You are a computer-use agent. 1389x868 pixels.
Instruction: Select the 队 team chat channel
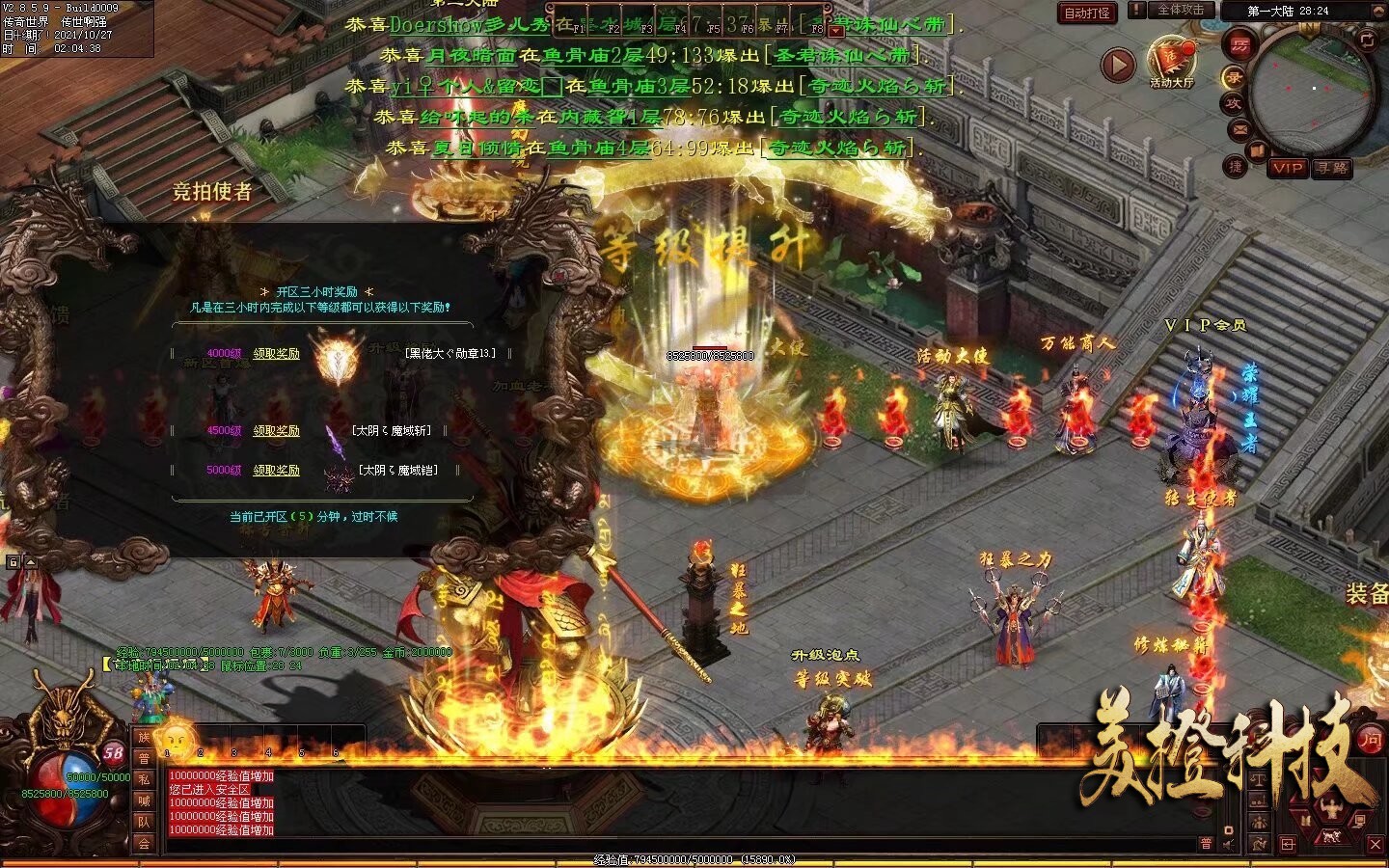[x=144, y=822]
